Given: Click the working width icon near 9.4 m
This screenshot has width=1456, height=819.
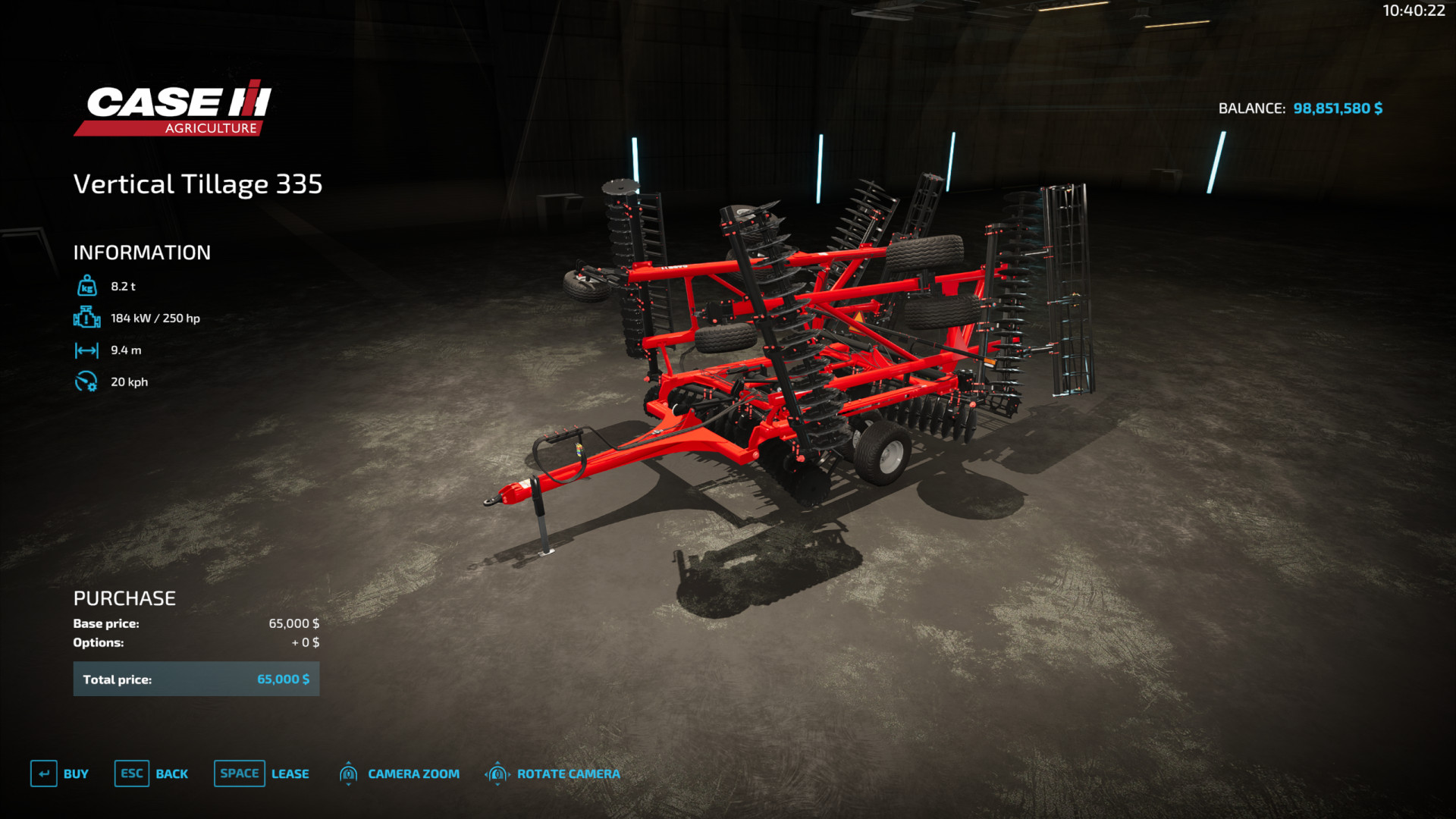Looking at the screenshot, I should (x=87, y=350).
